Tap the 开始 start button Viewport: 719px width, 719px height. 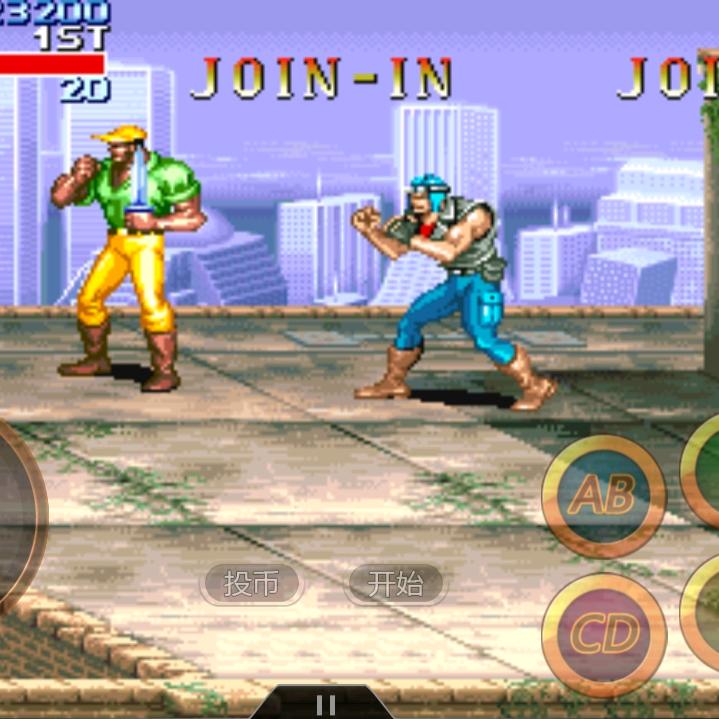coord(396,584)
